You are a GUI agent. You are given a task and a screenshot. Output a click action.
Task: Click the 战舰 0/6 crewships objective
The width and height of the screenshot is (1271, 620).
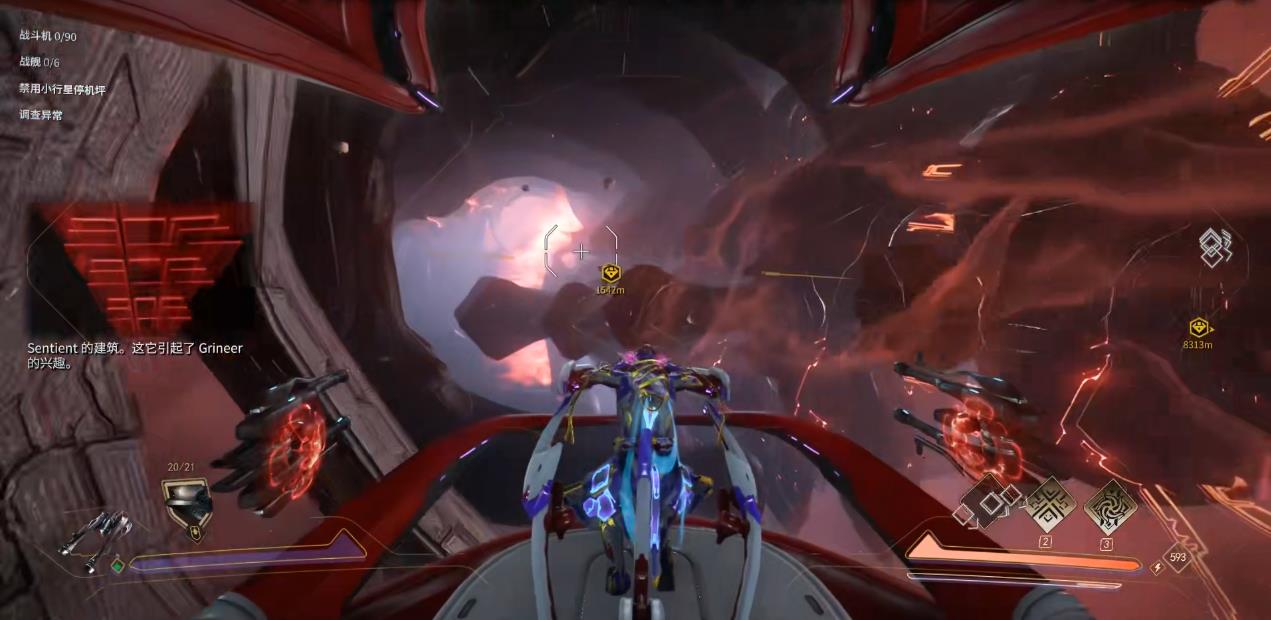click(x=40, y=62)
